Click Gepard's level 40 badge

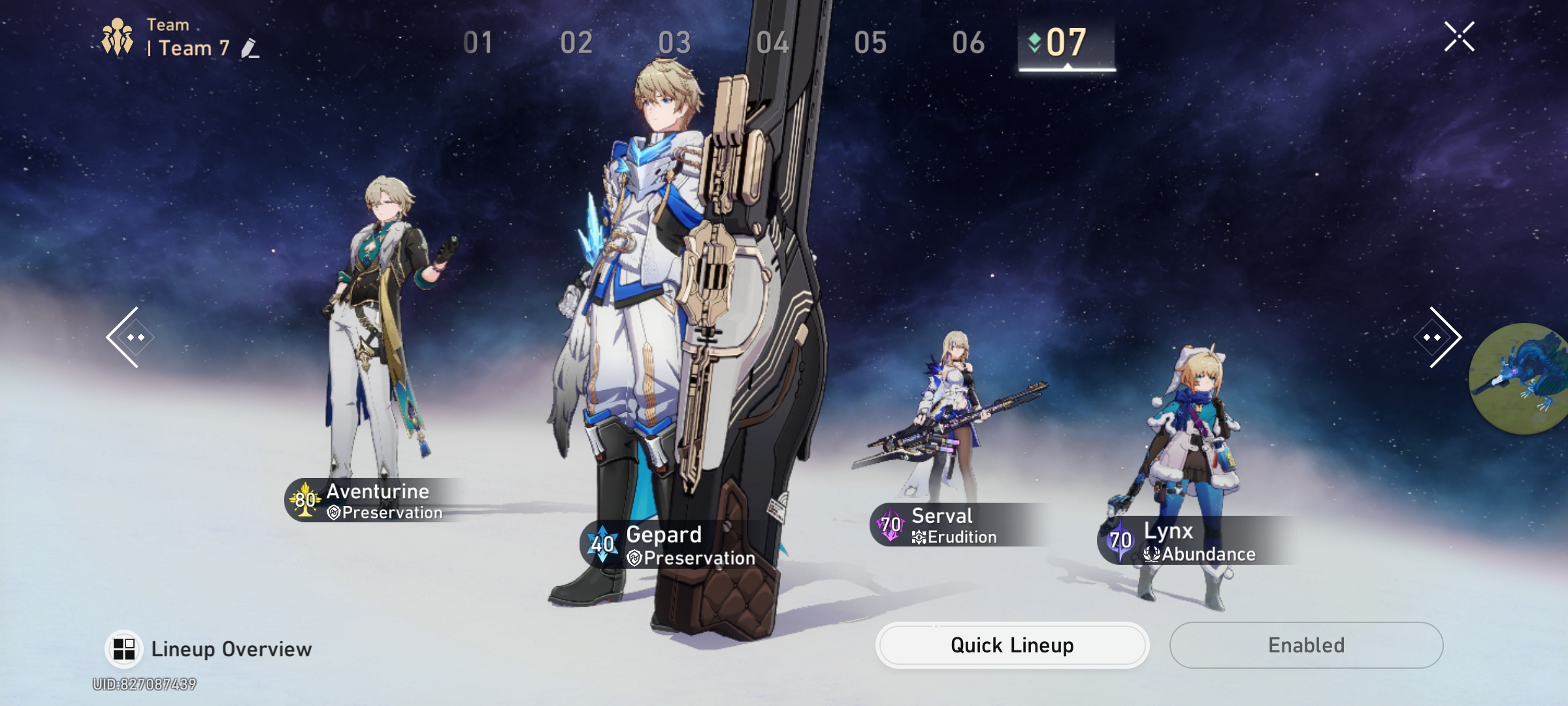tap(602, 543)
